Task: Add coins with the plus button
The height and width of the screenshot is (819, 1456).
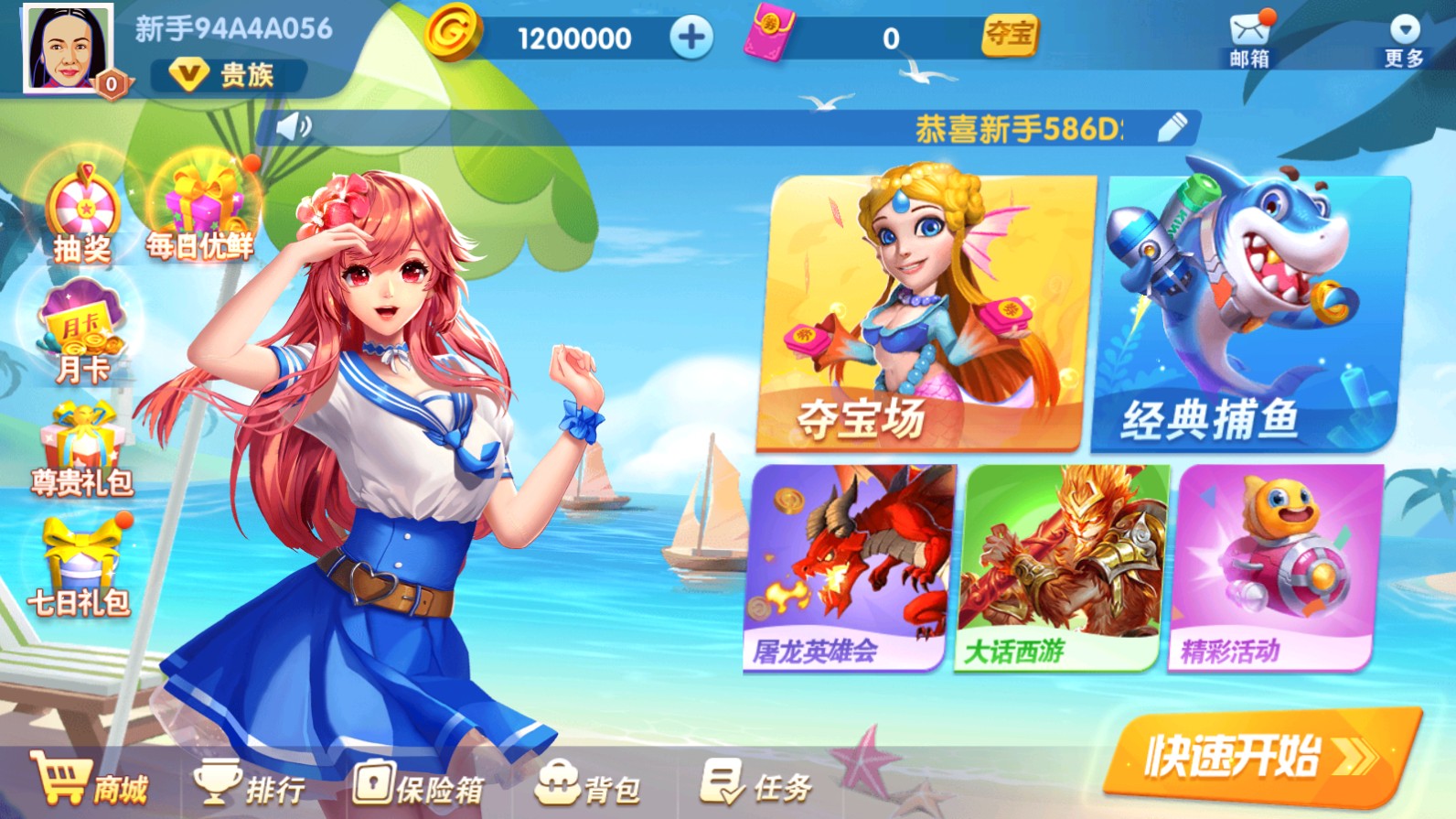Action: [691, 38]
